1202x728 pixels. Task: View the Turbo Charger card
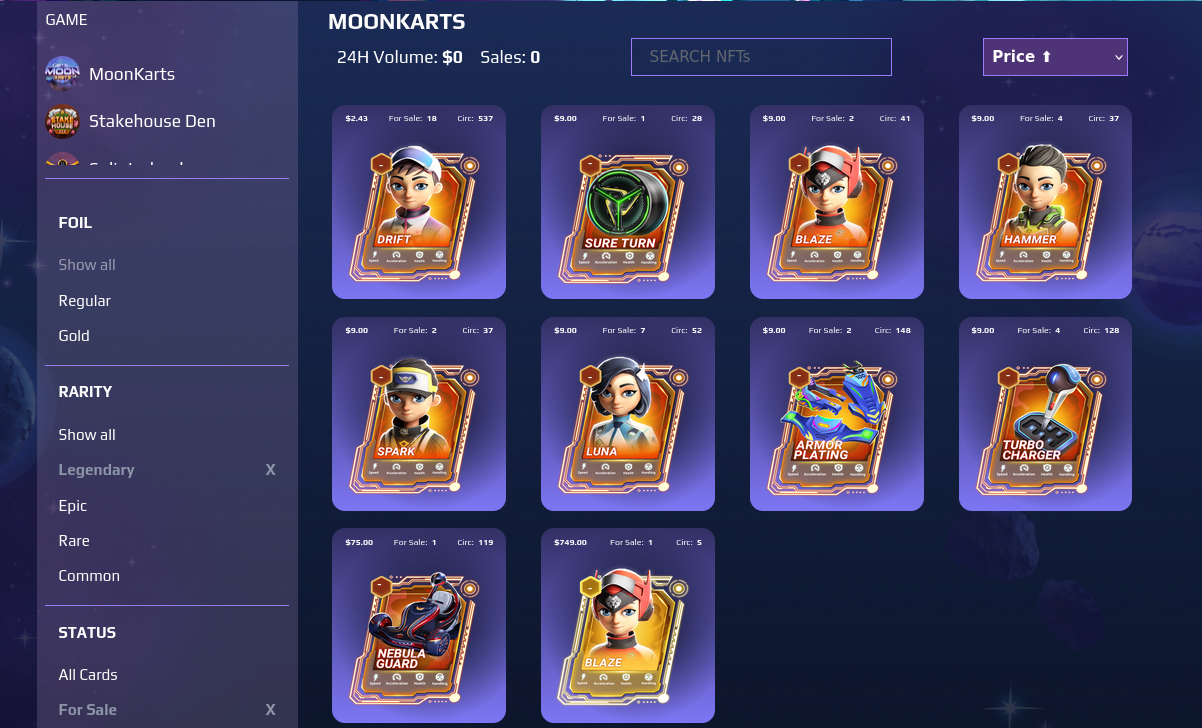[1045, 422]
